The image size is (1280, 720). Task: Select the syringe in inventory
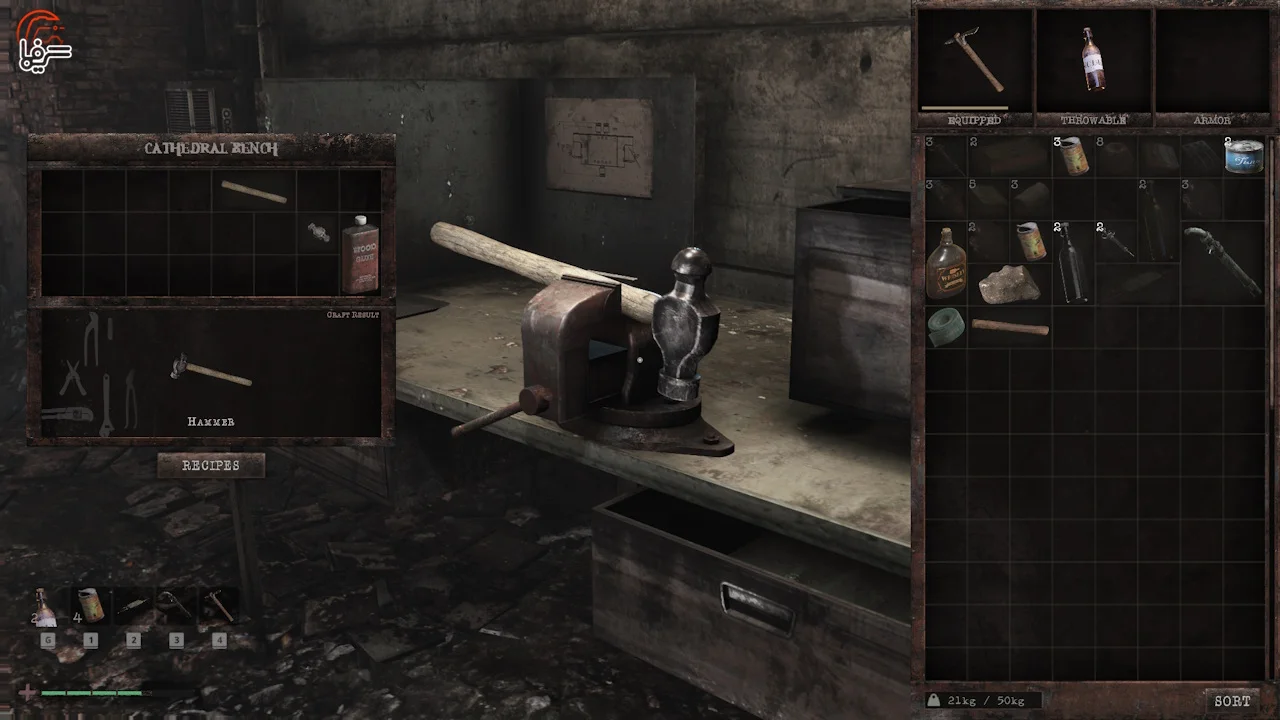pos(1115,242)
